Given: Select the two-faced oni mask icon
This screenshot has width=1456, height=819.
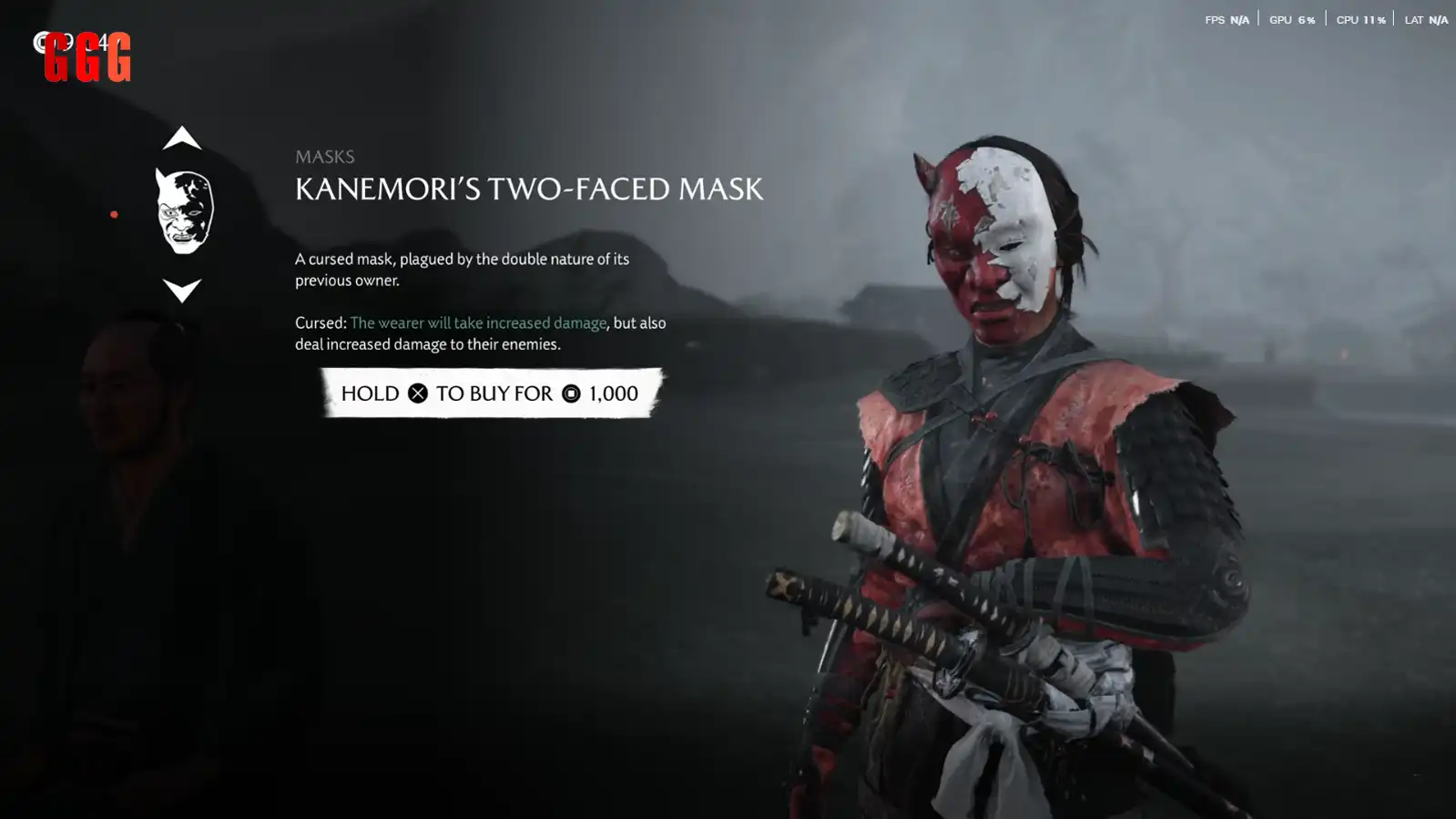Looking at the screenshot, I should [184, 211].
